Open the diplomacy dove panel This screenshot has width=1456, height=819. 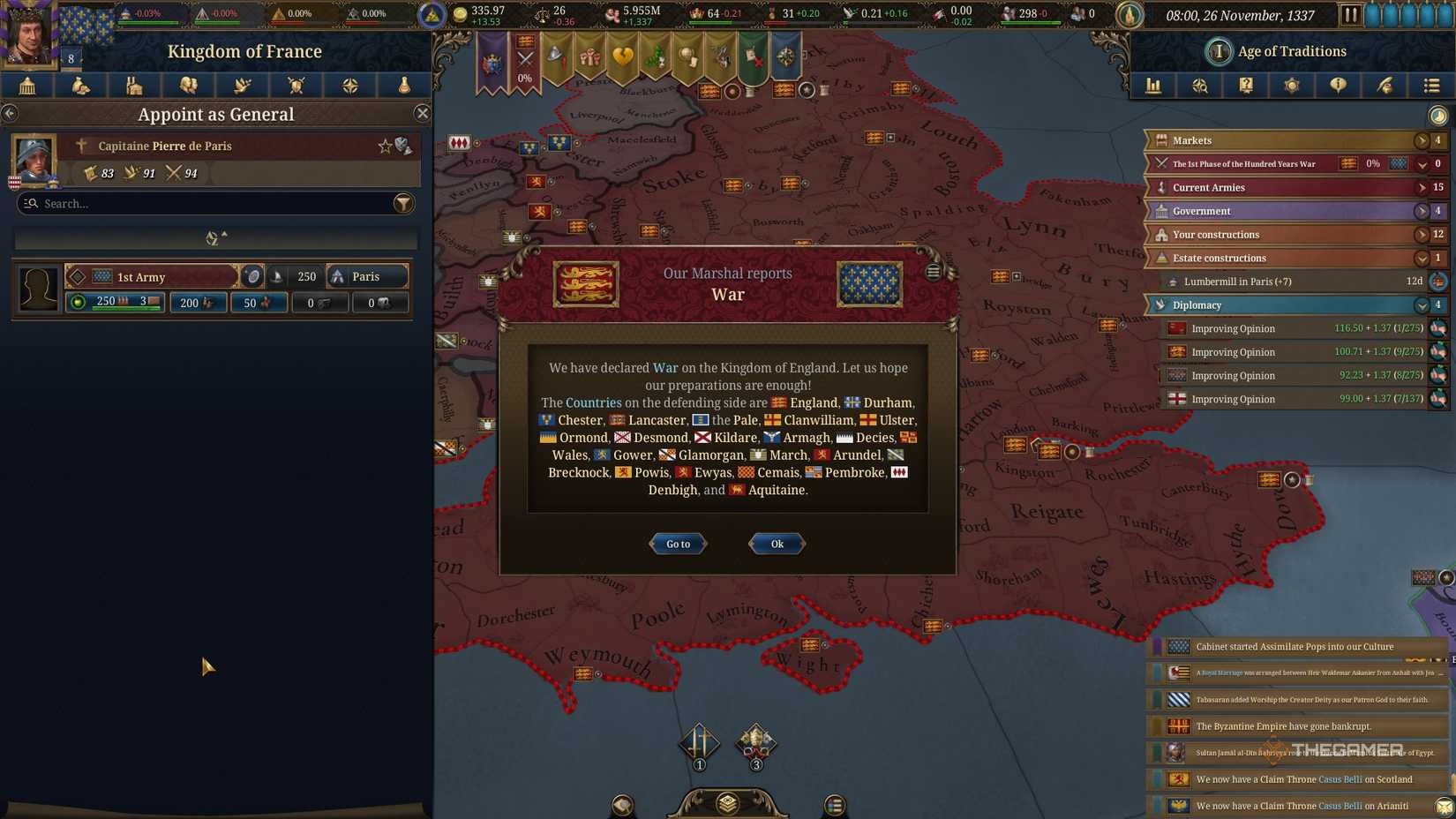(242, 86)
